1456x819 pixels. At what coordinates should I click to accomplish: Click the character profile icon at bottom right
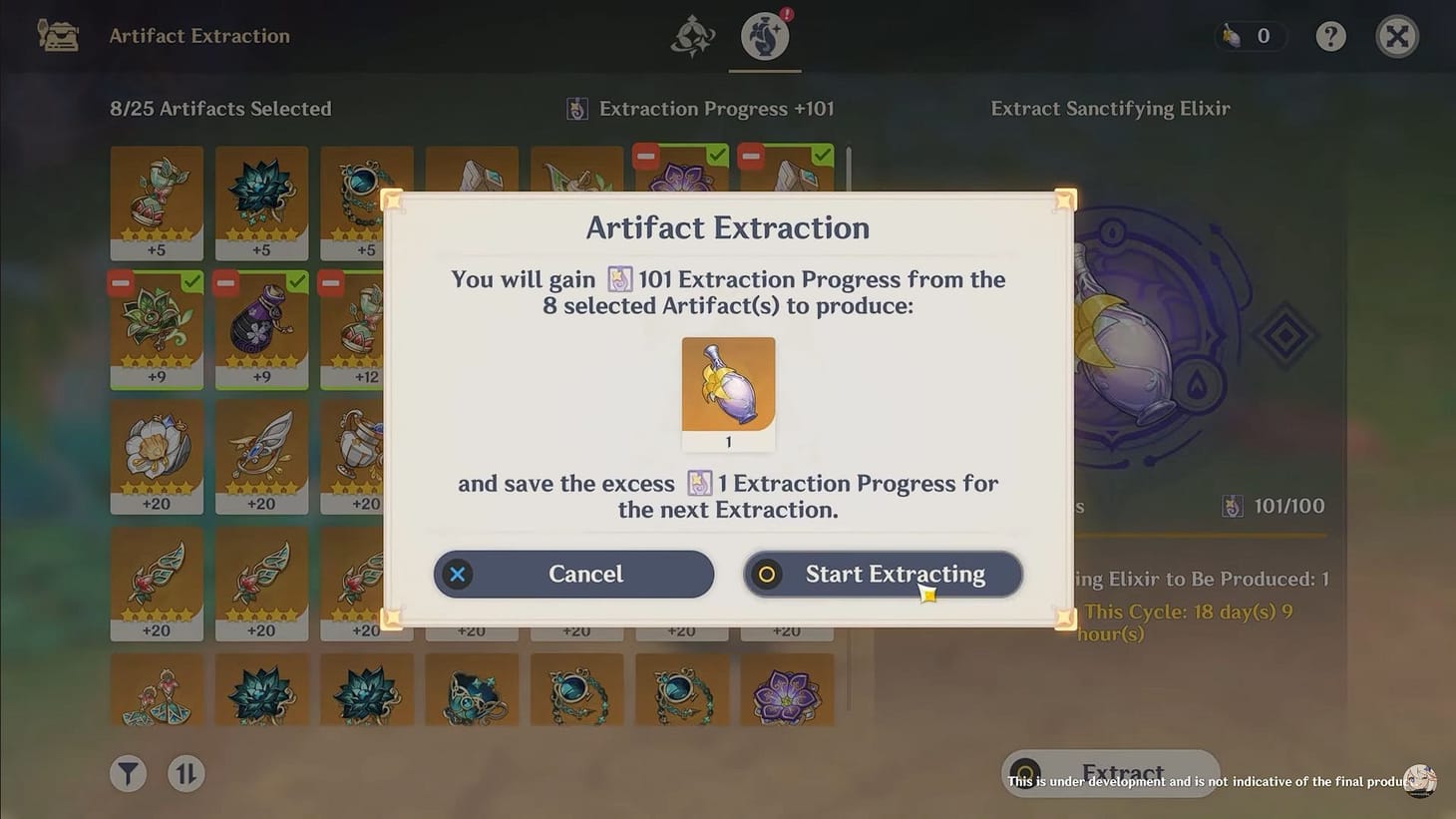click(x=1420, y=781)
